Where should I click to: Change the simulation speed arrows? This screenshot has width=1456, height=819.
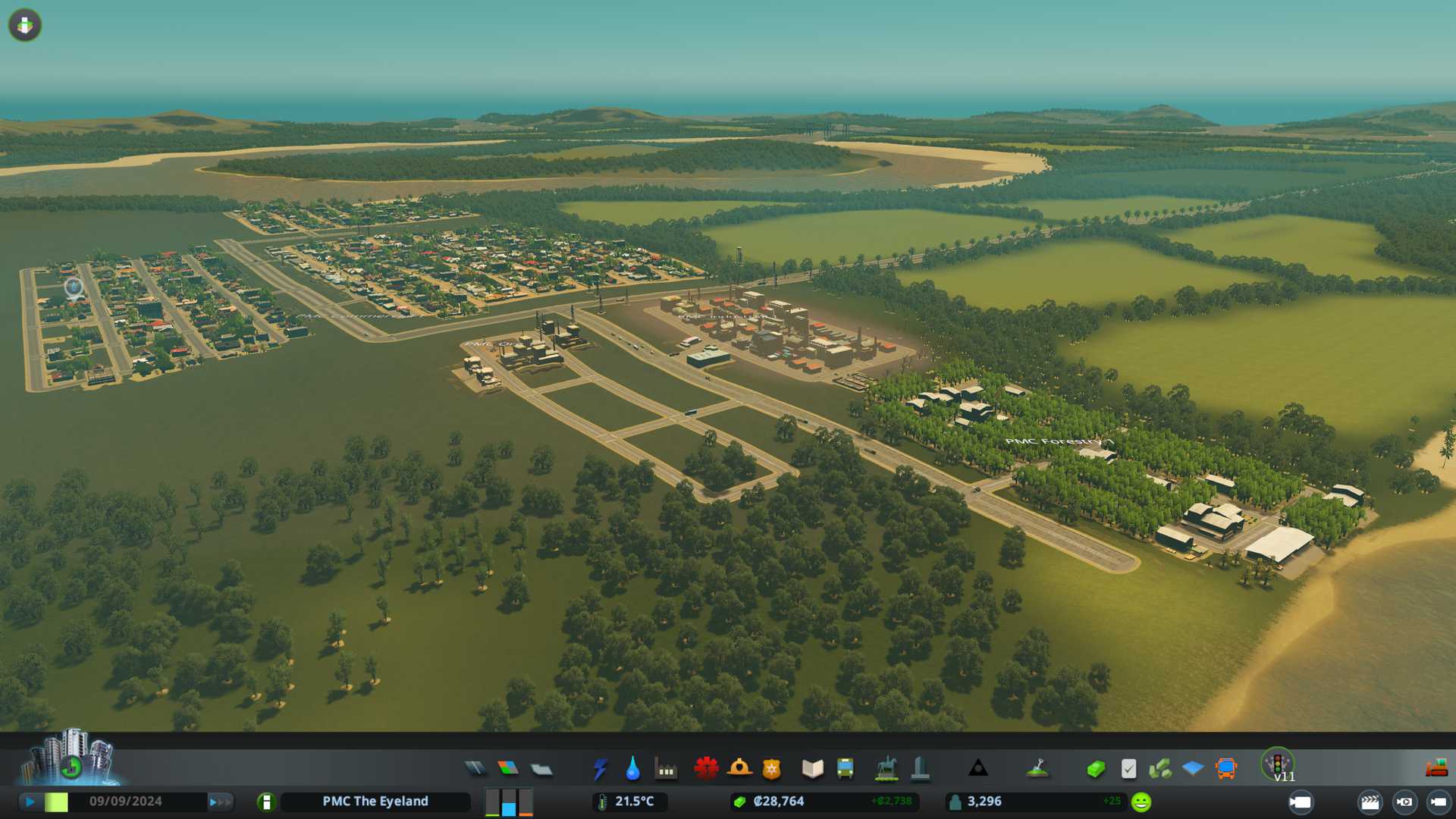pyautogui.click(x=220, y=802)
